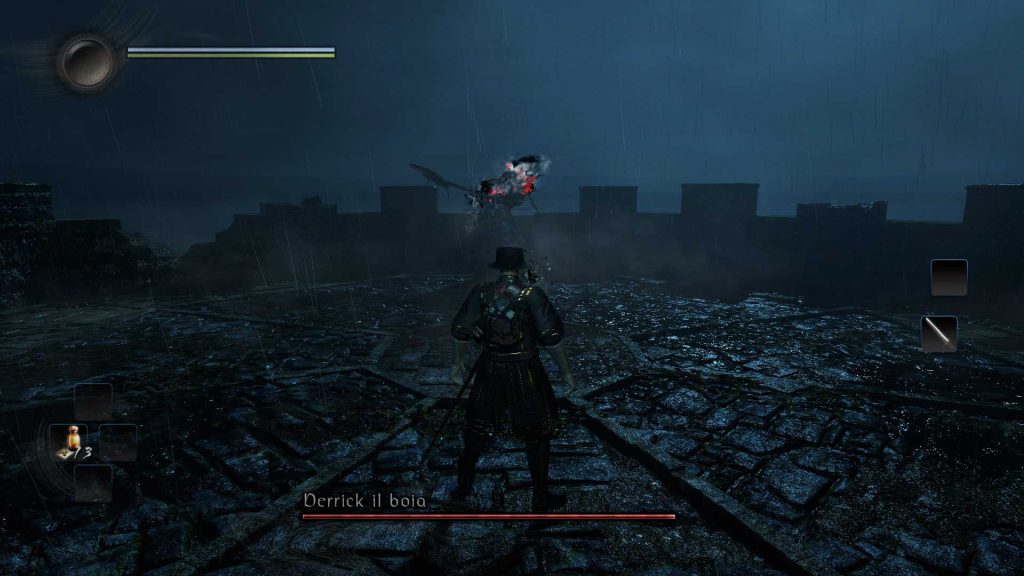Viewport: 1024px width, 576px height.
Task: Select the katana weapon slot
Action: point(939,334)
